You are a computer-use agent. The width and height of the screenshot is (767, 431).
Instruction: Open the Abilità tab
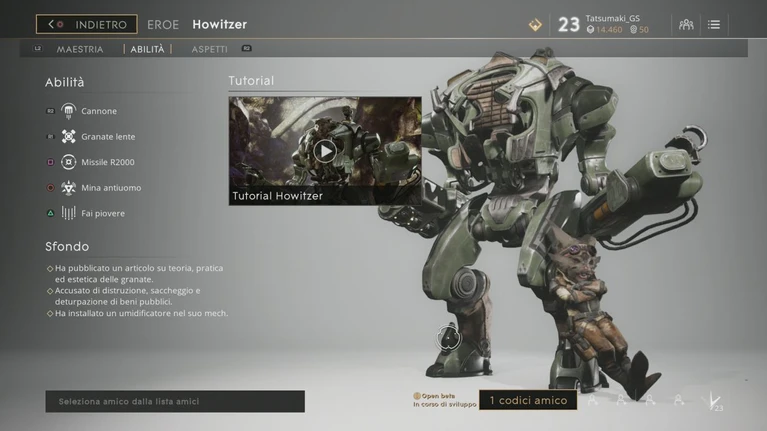[x=147, y=49]
